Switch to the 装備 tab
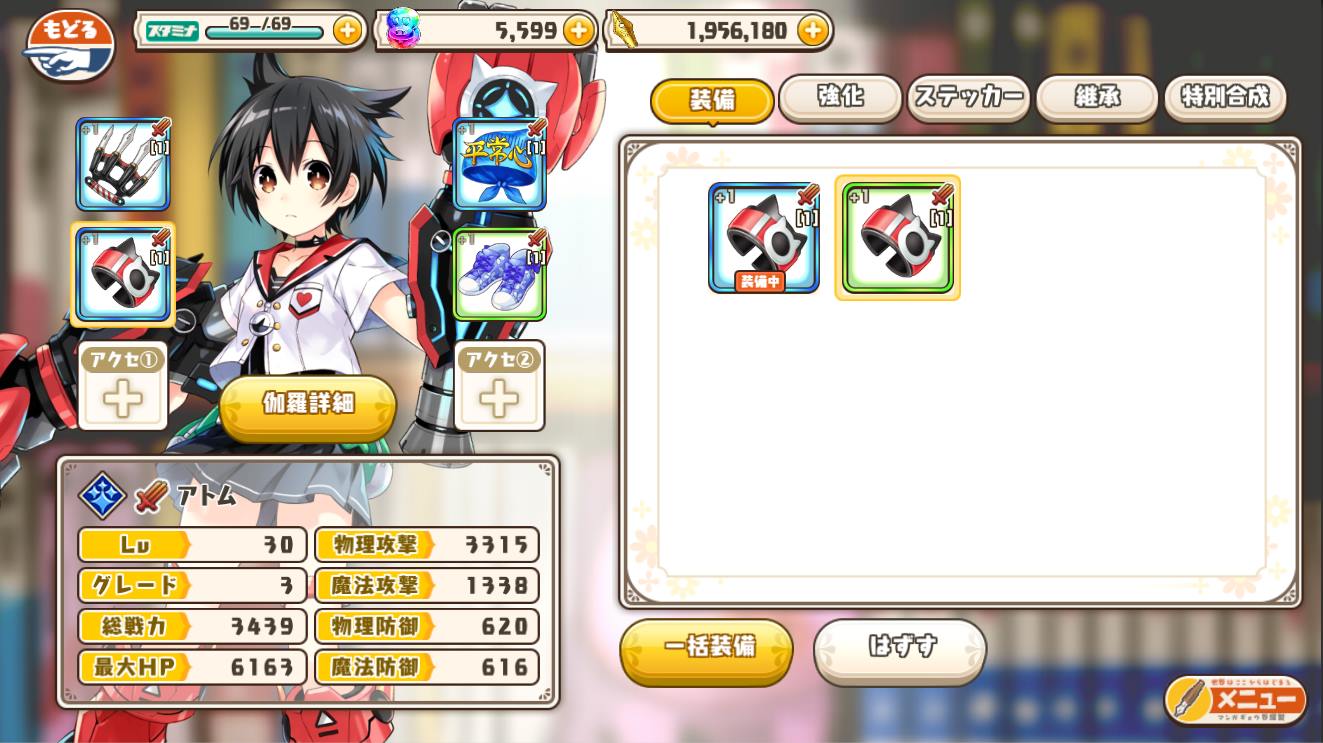 712,100
